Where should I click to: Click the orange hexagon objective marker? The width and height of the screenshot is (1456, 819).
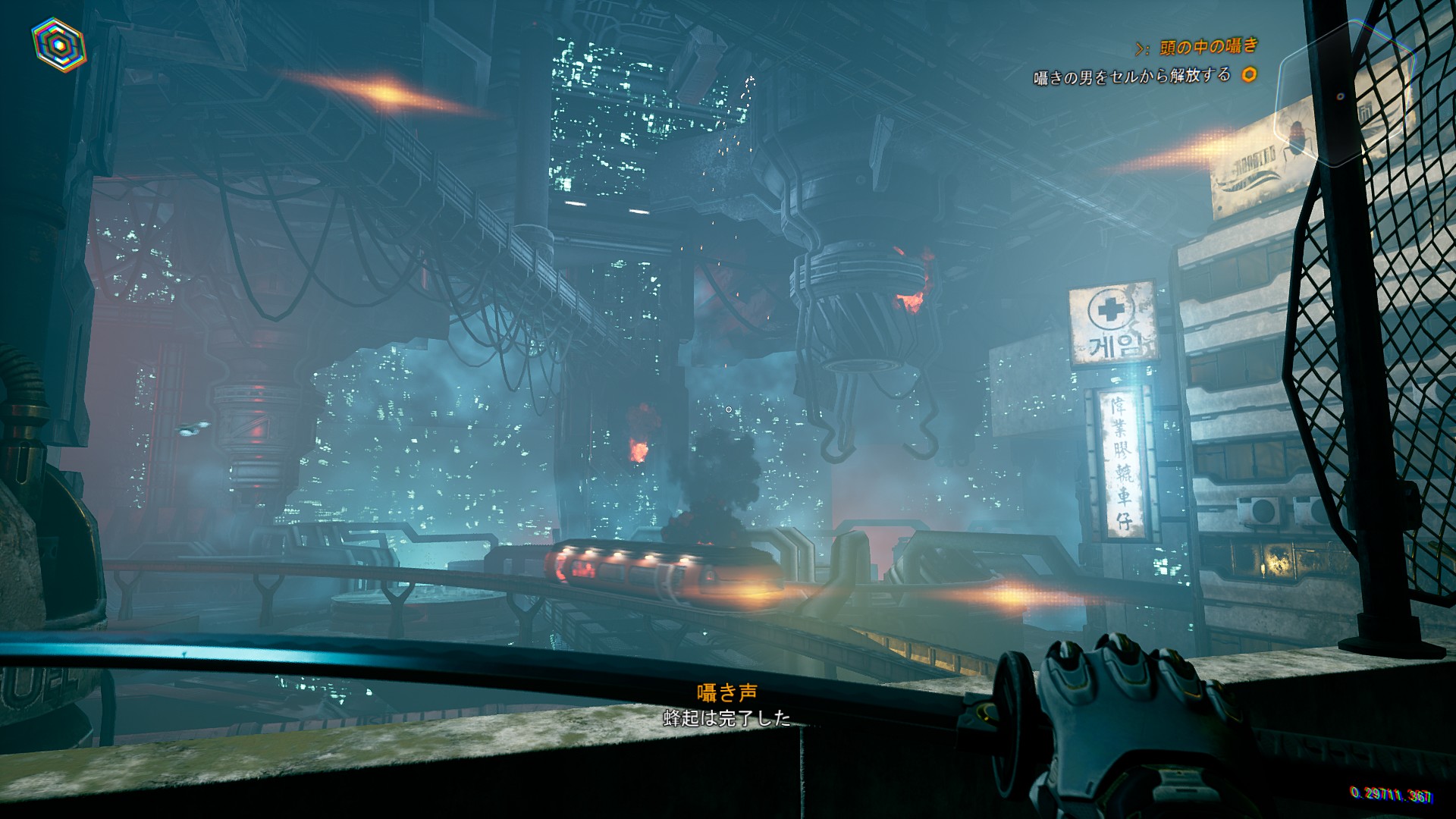(1248, 74)
